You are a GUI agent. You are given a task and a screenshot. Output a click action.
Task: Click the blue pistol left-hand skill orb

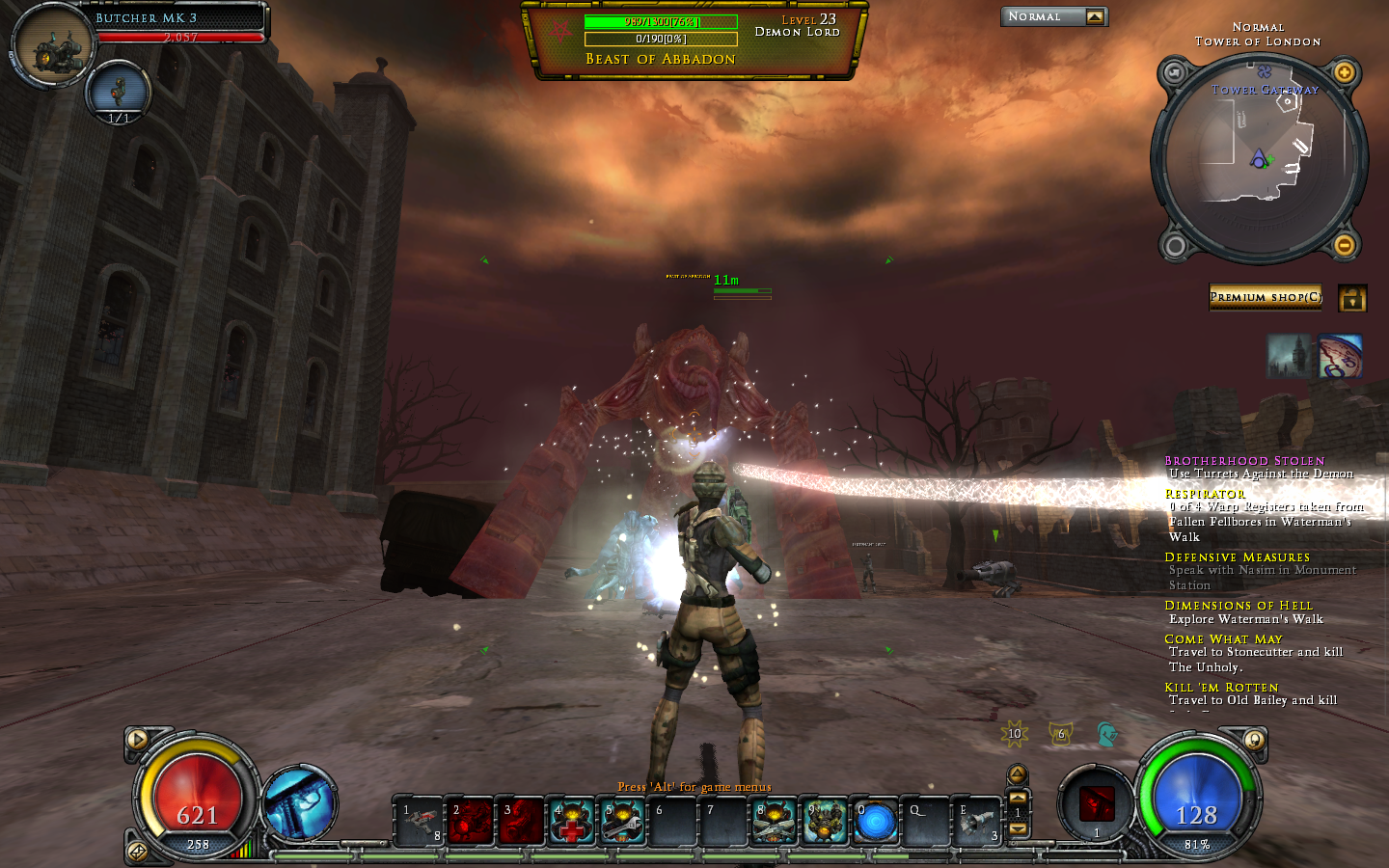point(299,803)
